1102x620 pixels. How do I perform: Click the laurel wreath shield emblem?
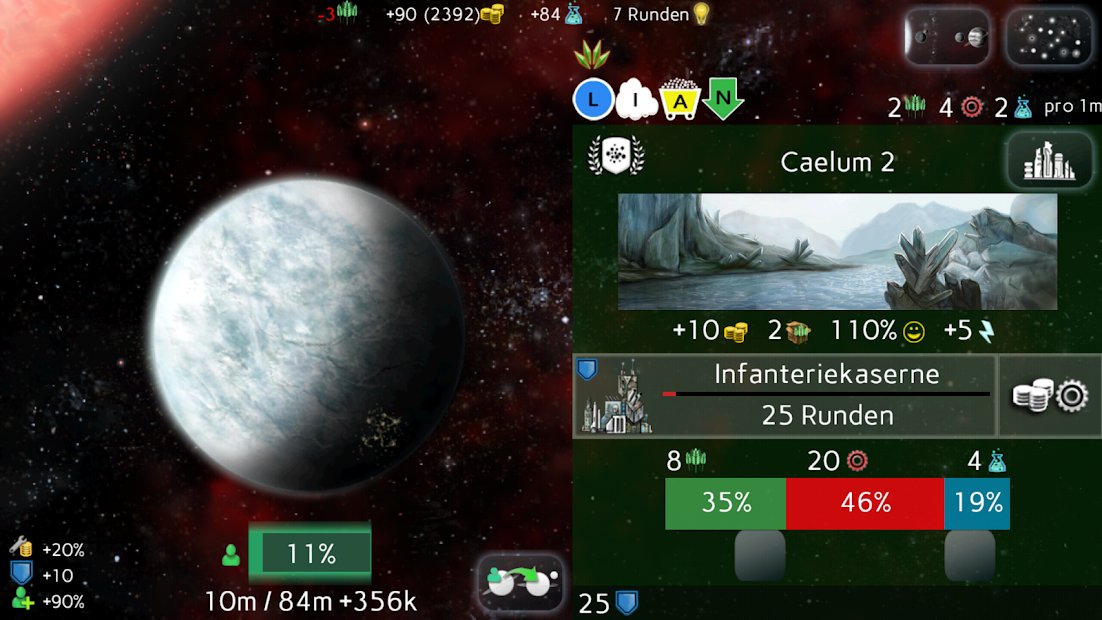(616, 156)
